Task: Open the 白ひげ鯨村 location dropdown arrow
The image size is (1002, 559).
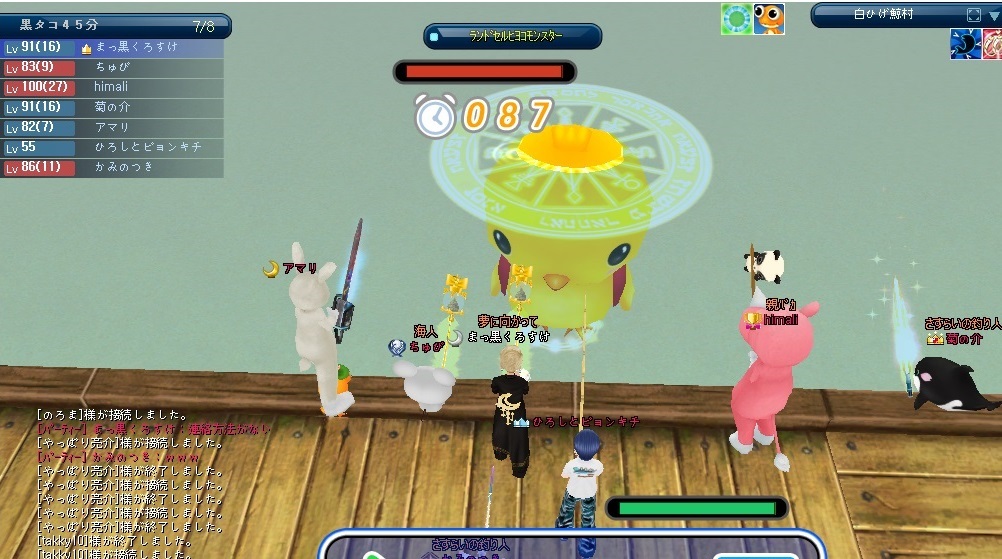Action: (x=991, y=15)
